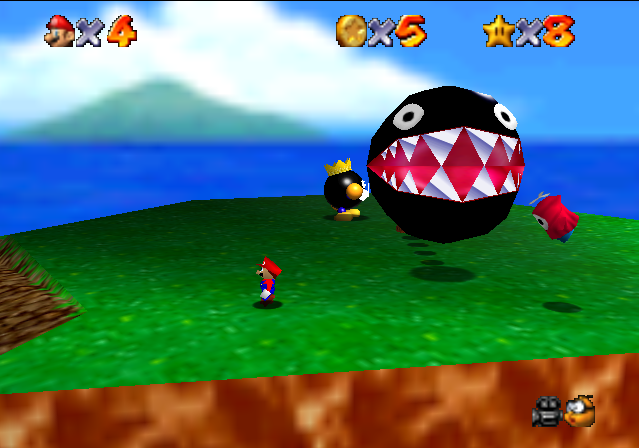Select the Lakitu camera indicator
639x448 pixels.
(x=579, y=410)
